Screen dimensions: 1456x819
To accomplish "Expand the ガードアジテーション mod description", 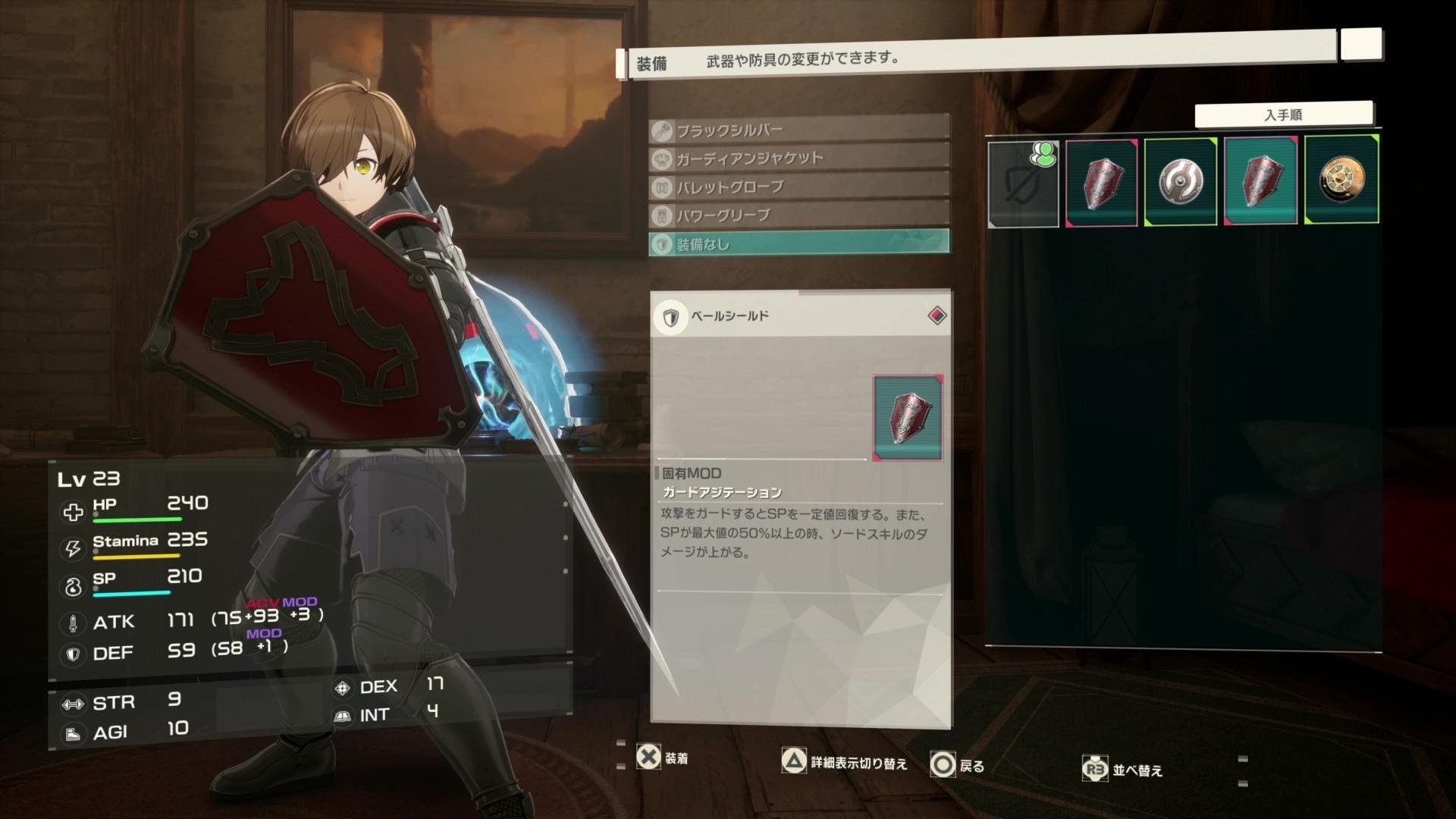I will click(720, 491).
